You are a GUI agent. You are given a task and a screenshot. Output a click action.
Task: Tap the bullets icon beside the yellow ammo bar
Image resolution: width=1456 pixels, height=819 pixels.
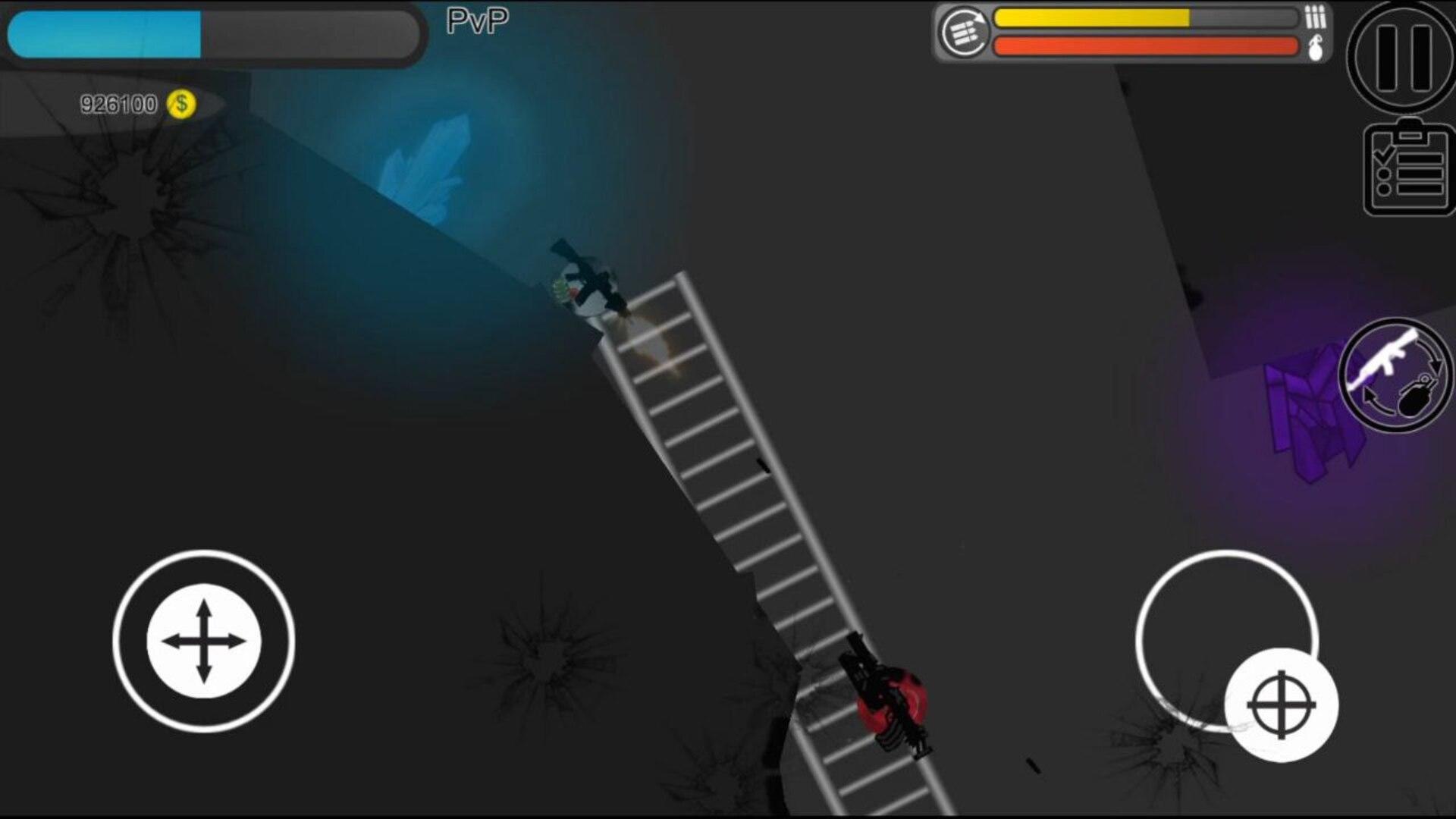tap(1314, 15)
